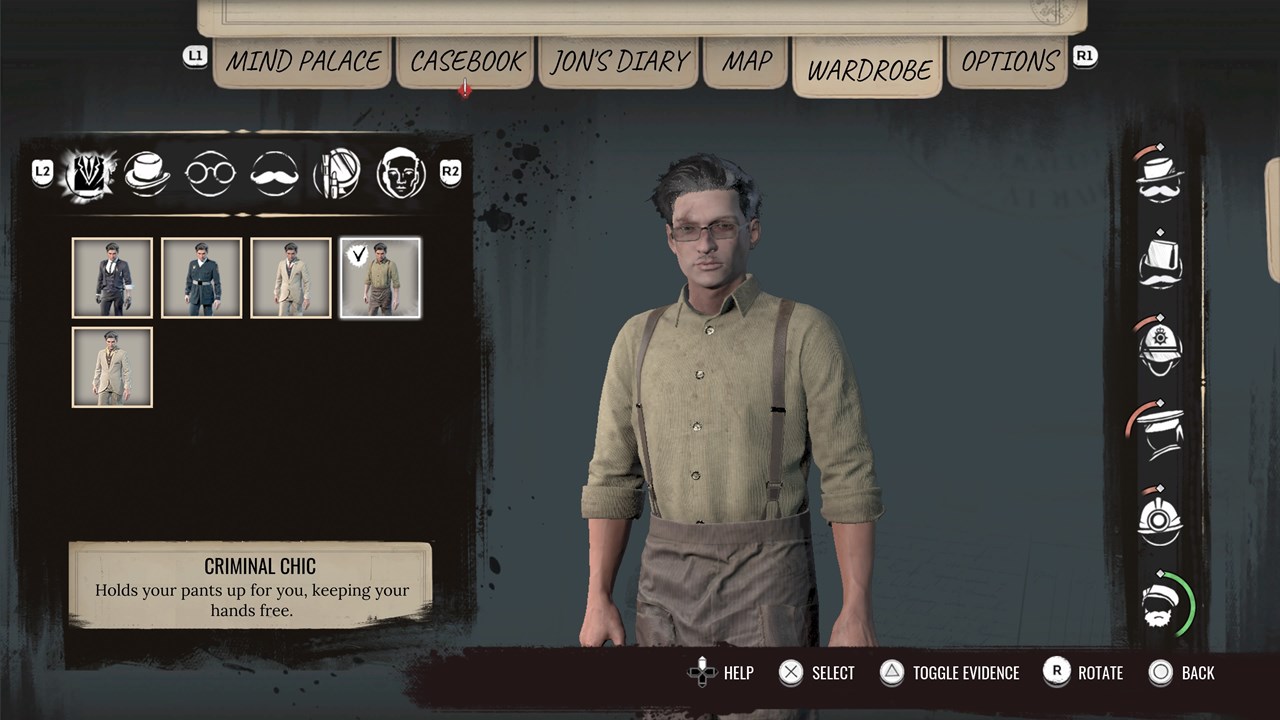Open the face category icon
This screenshot has width=1280, height=720.
point(401,174)
